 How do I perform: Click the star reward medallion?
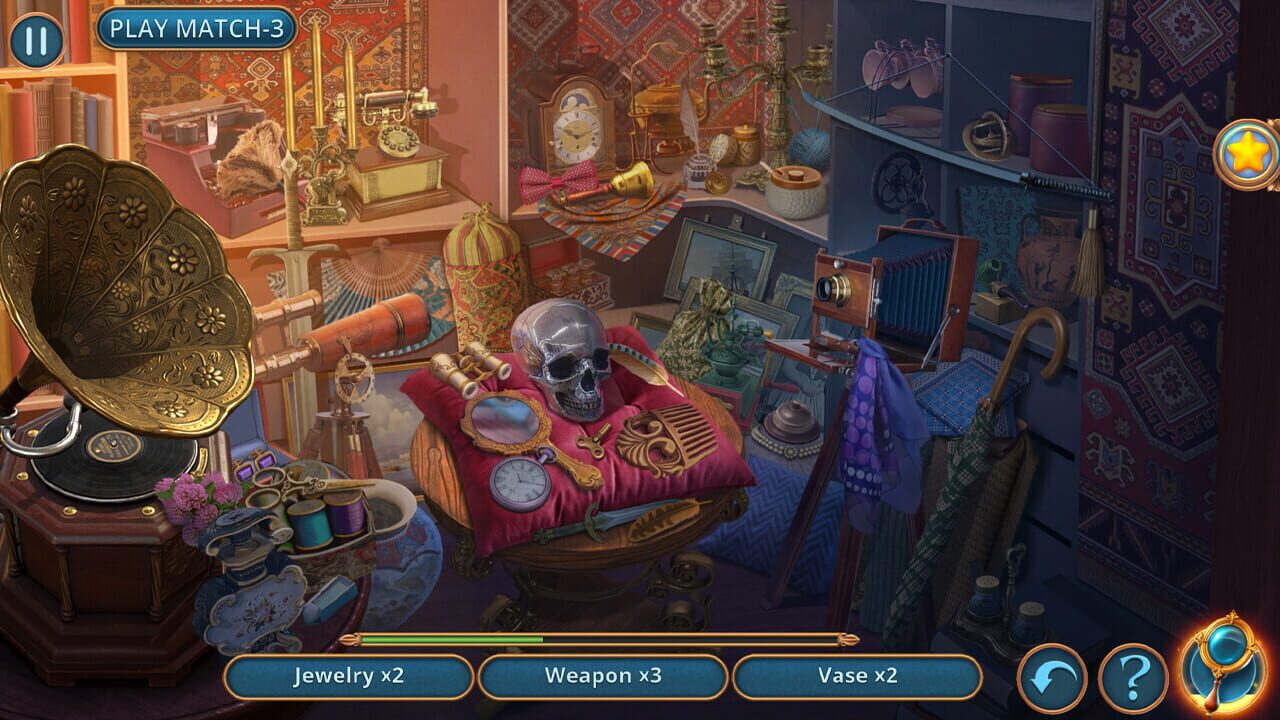(x=1240, y=152)
